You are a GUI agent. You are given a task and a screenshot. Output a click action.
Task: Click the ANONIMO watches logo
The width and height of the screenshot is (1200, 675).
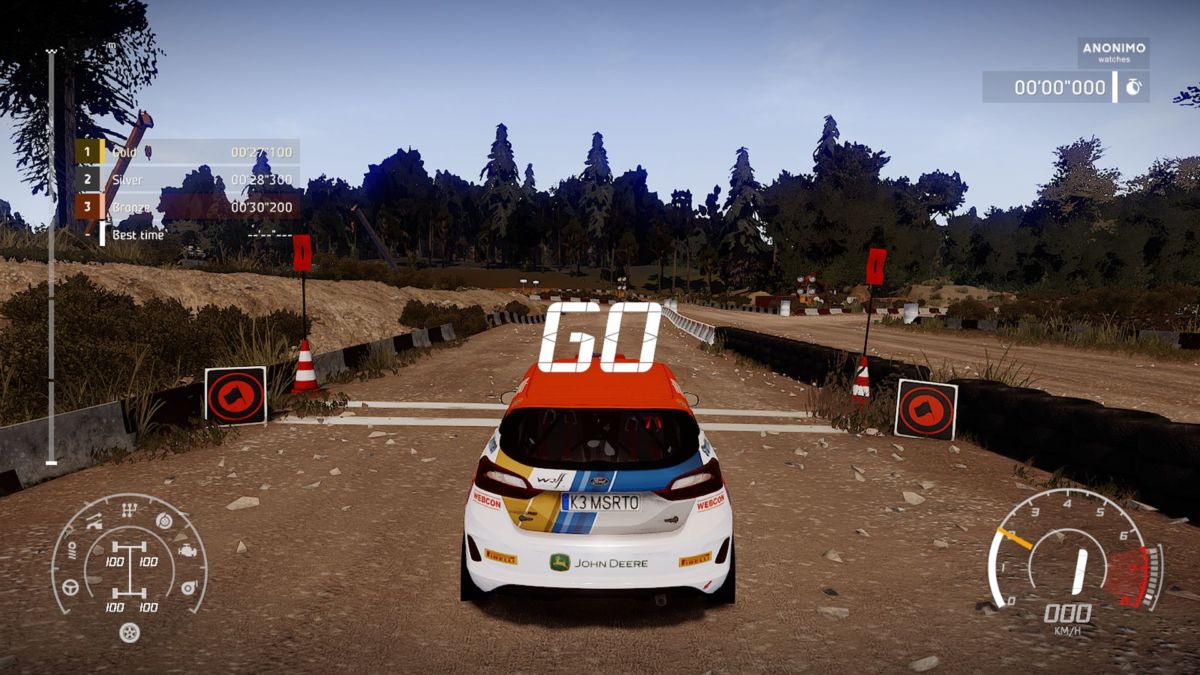coord(1113,52)
